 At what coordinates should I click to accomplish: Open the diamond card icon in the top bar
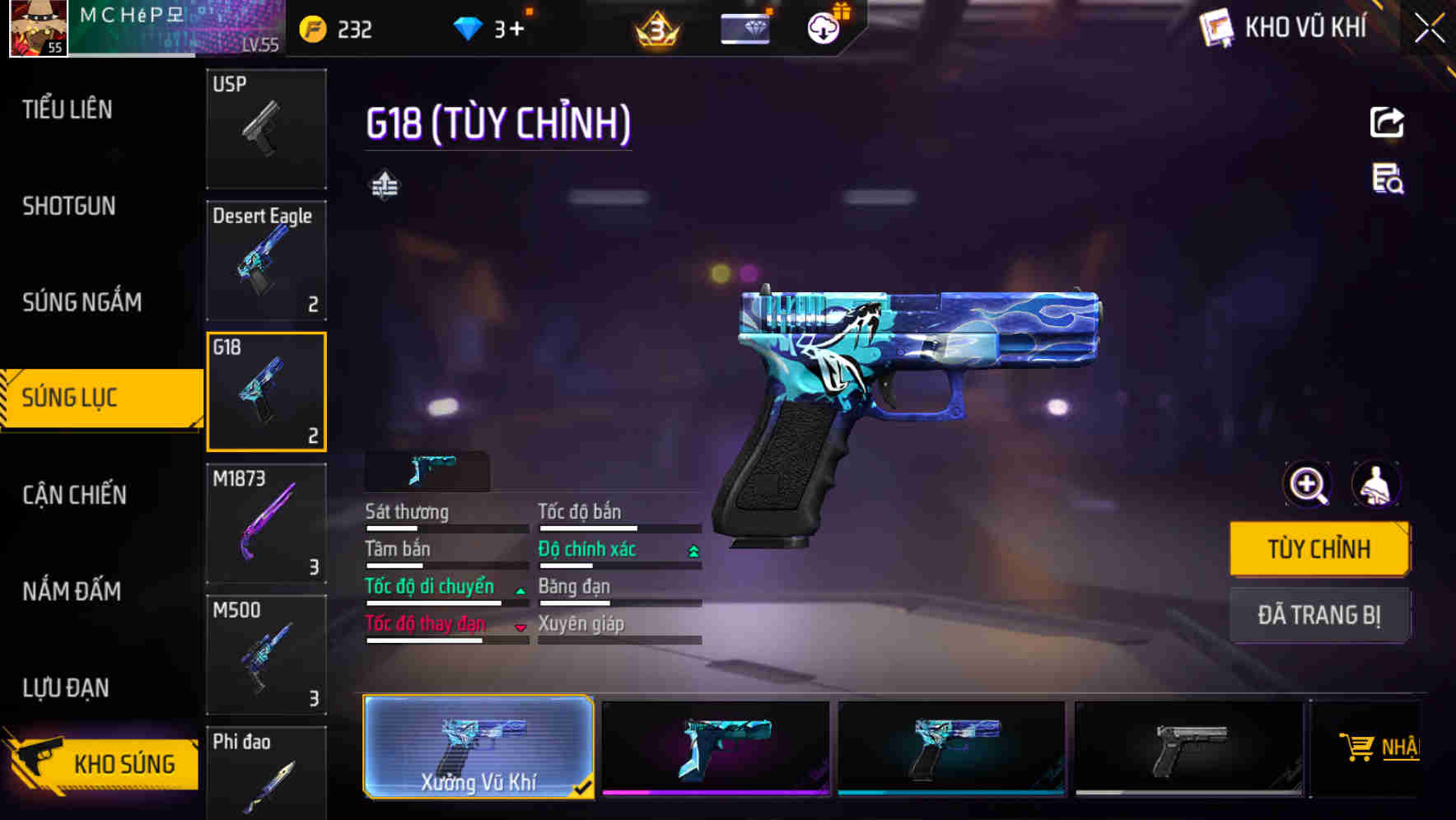745,27
